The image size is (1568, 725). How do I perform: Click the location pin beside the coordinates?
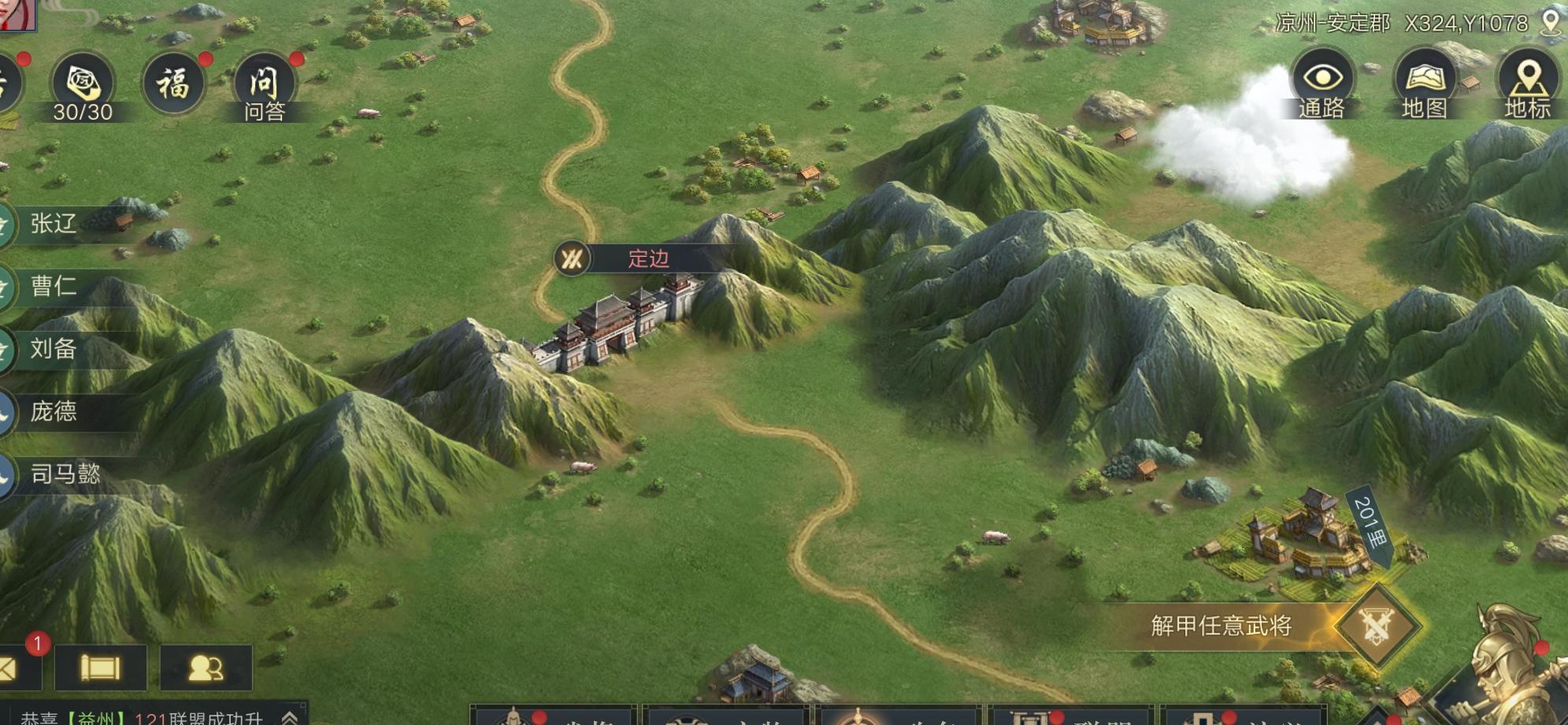(1550, 22)
